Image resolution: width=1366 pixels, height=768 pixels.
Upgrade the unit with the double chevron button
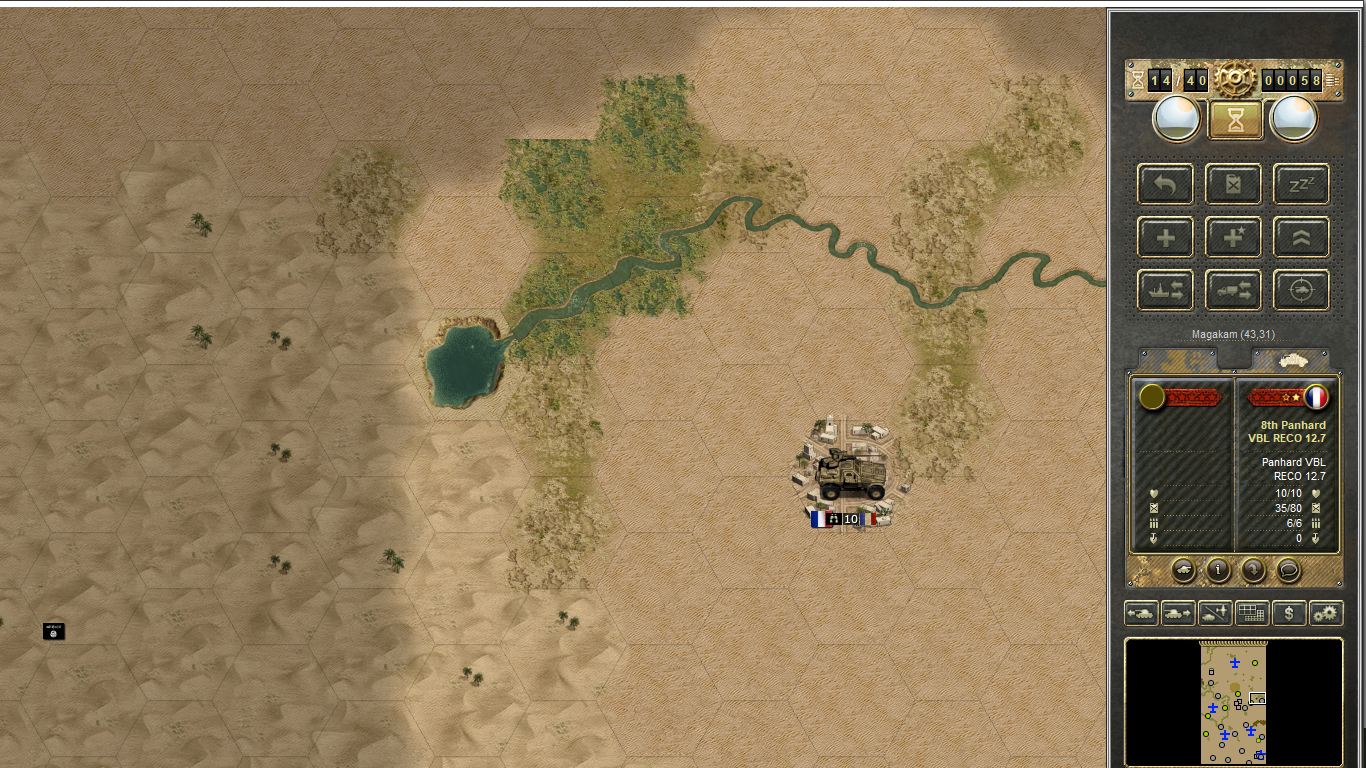click(1301, 237)
